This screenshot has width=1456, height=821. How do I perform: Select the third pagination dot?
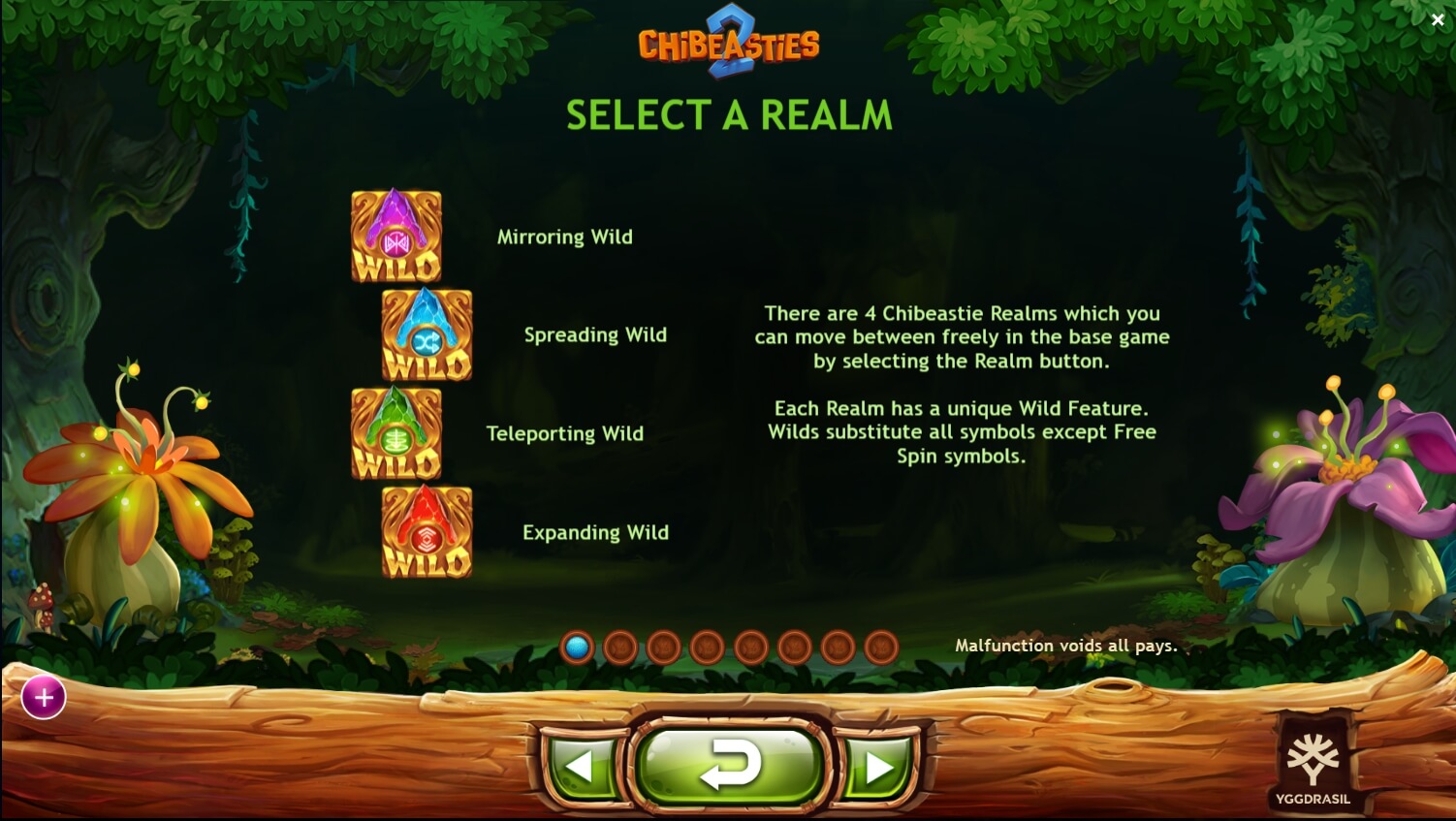click(664, 647)
